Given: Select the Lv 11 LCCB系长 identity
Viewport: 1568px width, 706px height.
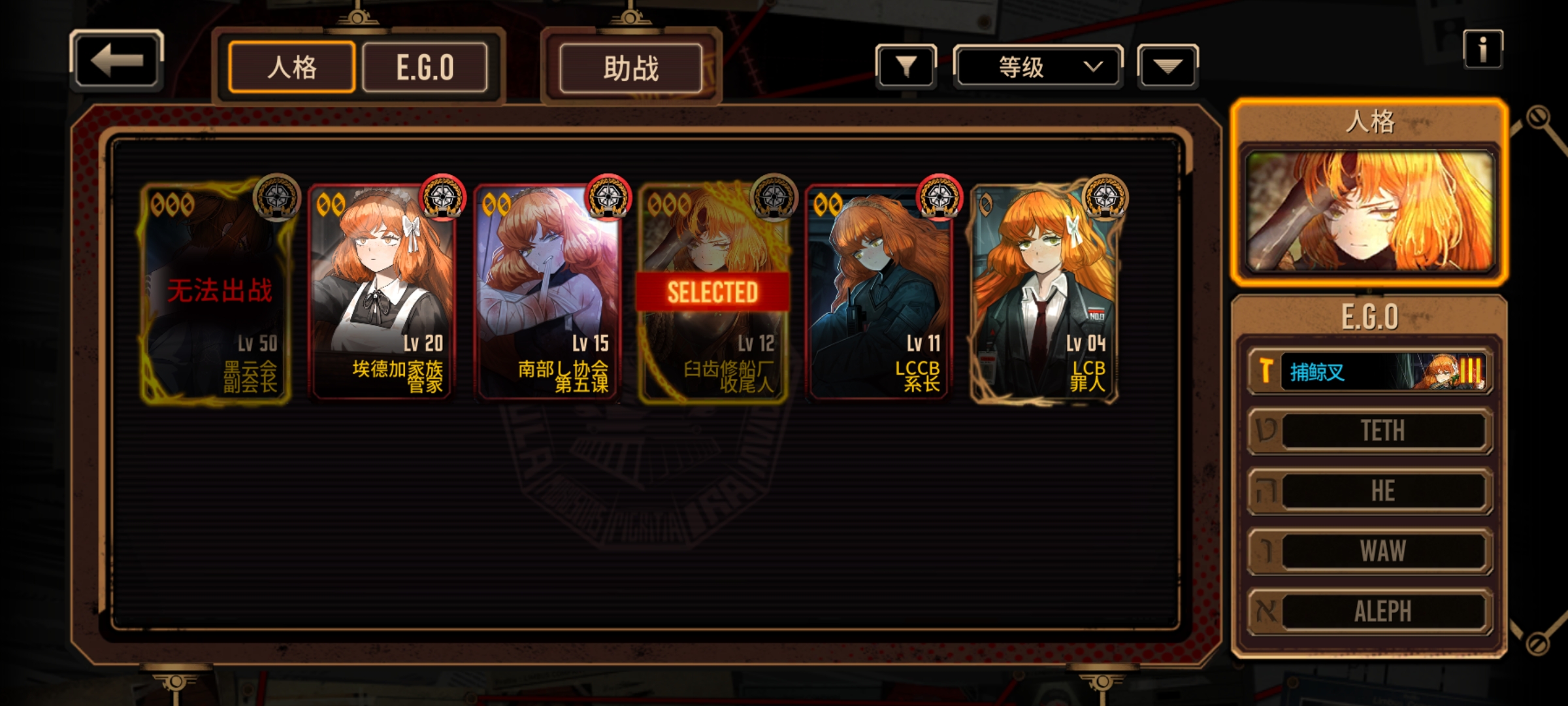Looking at the screenshot, I should [879, 292].
